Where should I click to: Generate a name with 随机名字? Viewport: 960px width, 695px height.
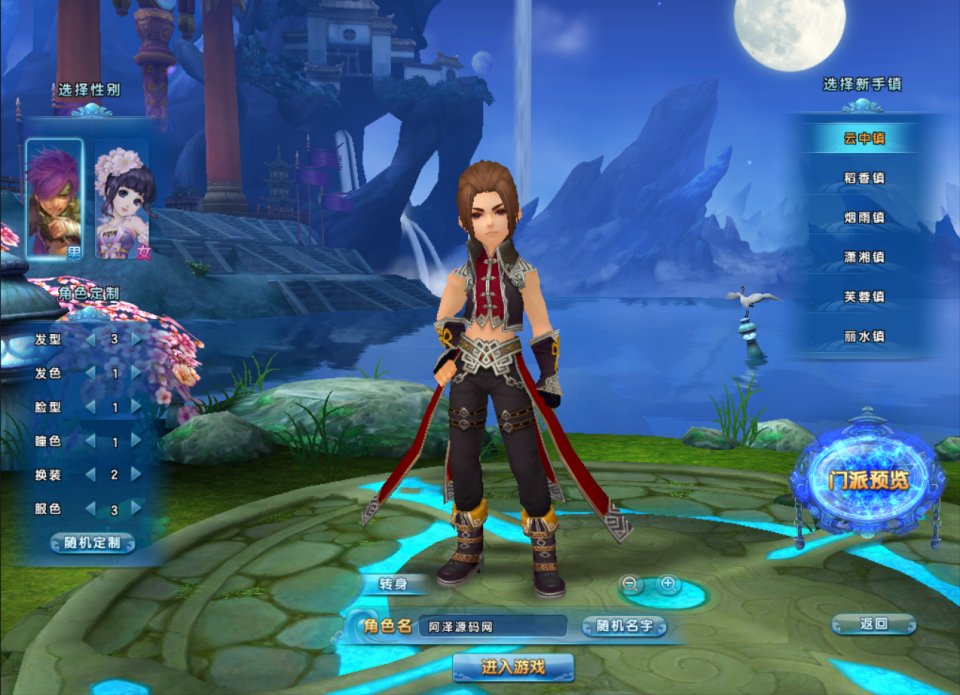tap(625, 627)
